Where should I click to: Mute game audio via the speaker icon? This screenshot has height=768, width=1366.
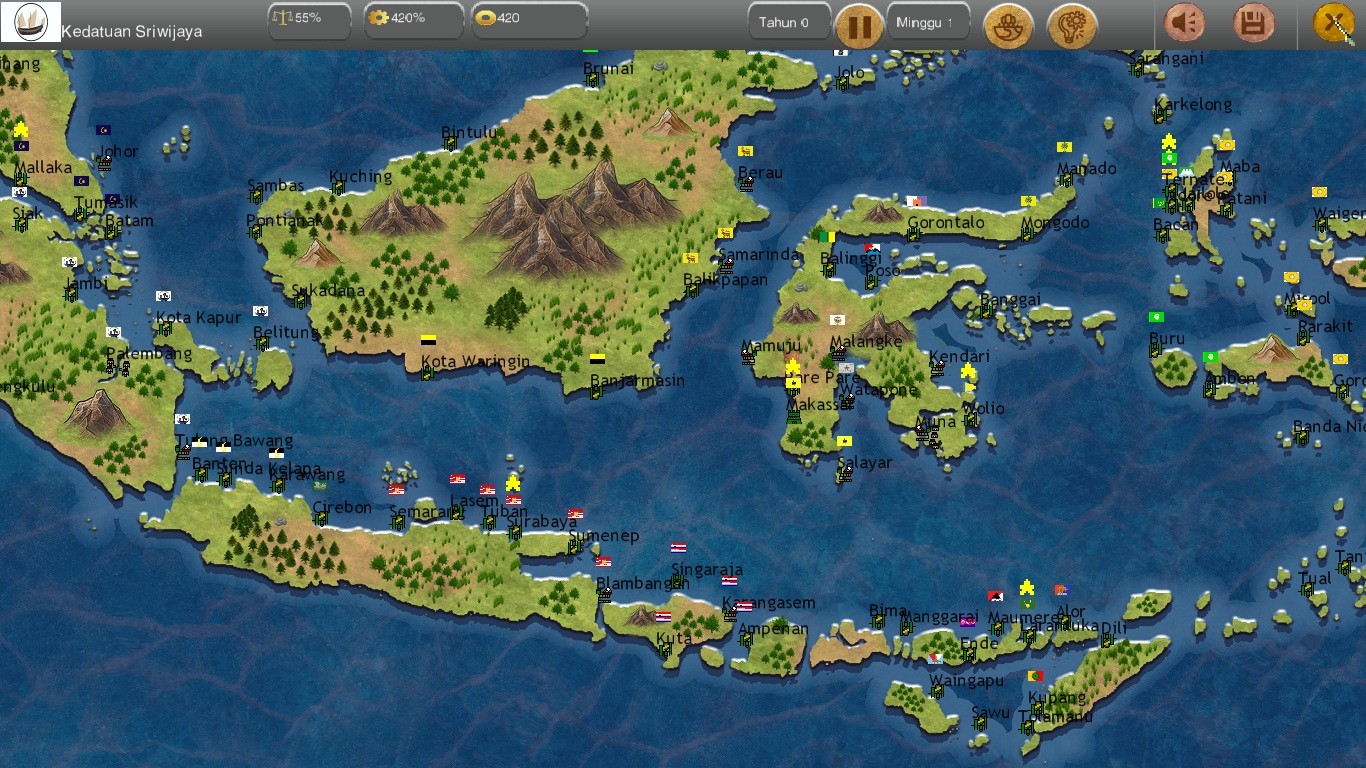click(1184, 24)
